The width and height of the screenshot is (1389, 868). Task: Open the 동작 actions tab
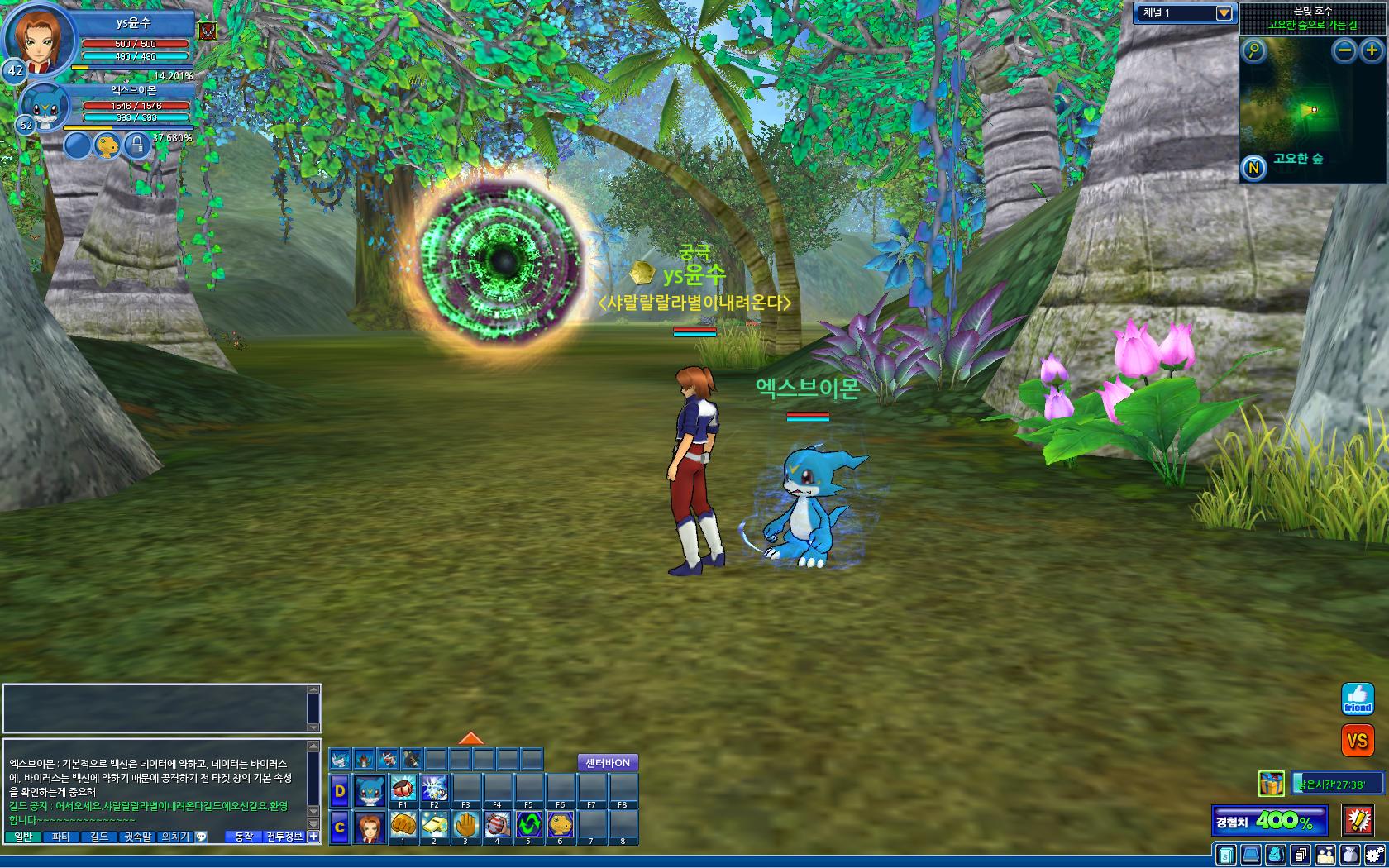(x=244, y=837)
